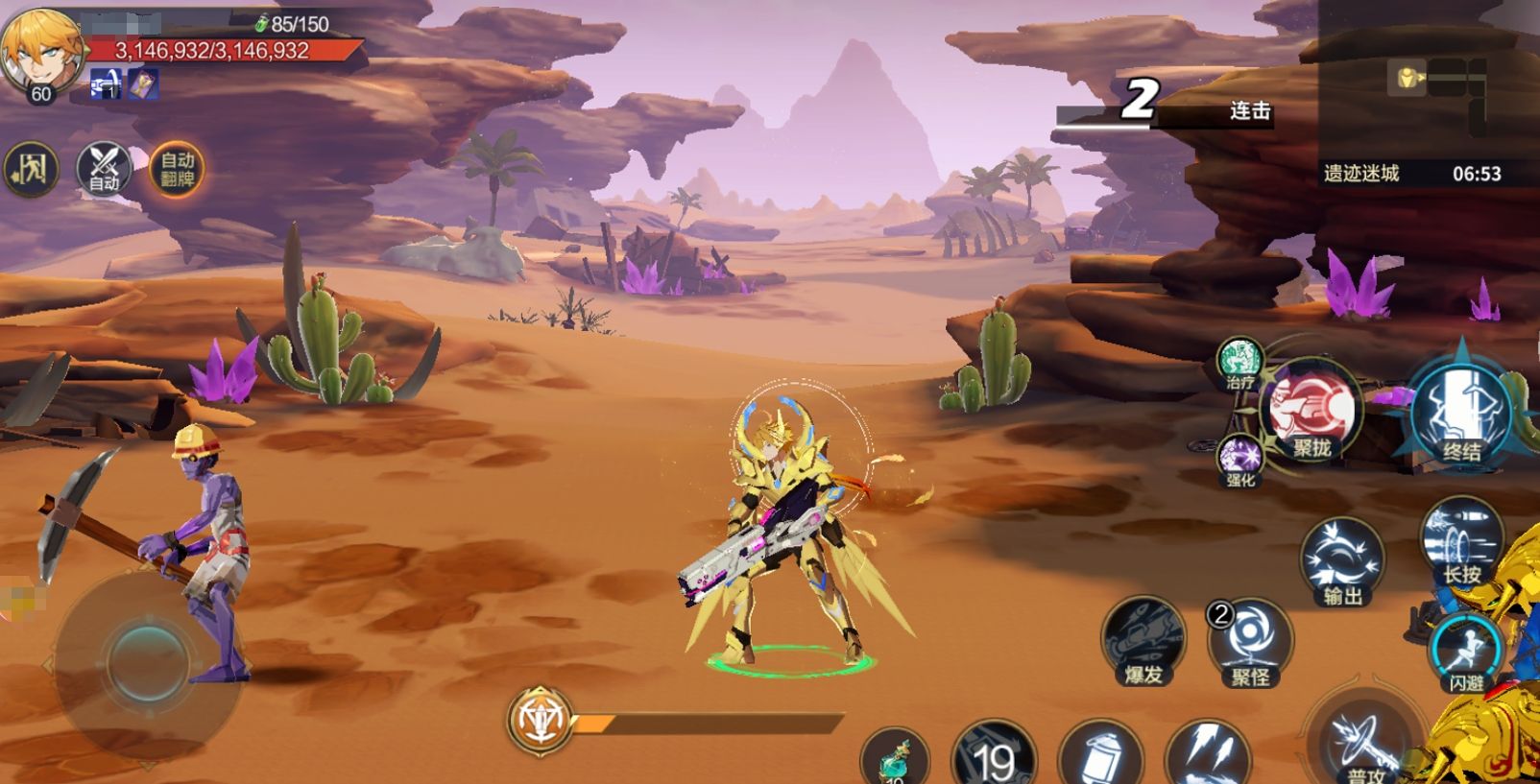This screenshot has width=1540, height=784.
Task: Use the purple 强化 enhance skill
Action: (1240, 460)
